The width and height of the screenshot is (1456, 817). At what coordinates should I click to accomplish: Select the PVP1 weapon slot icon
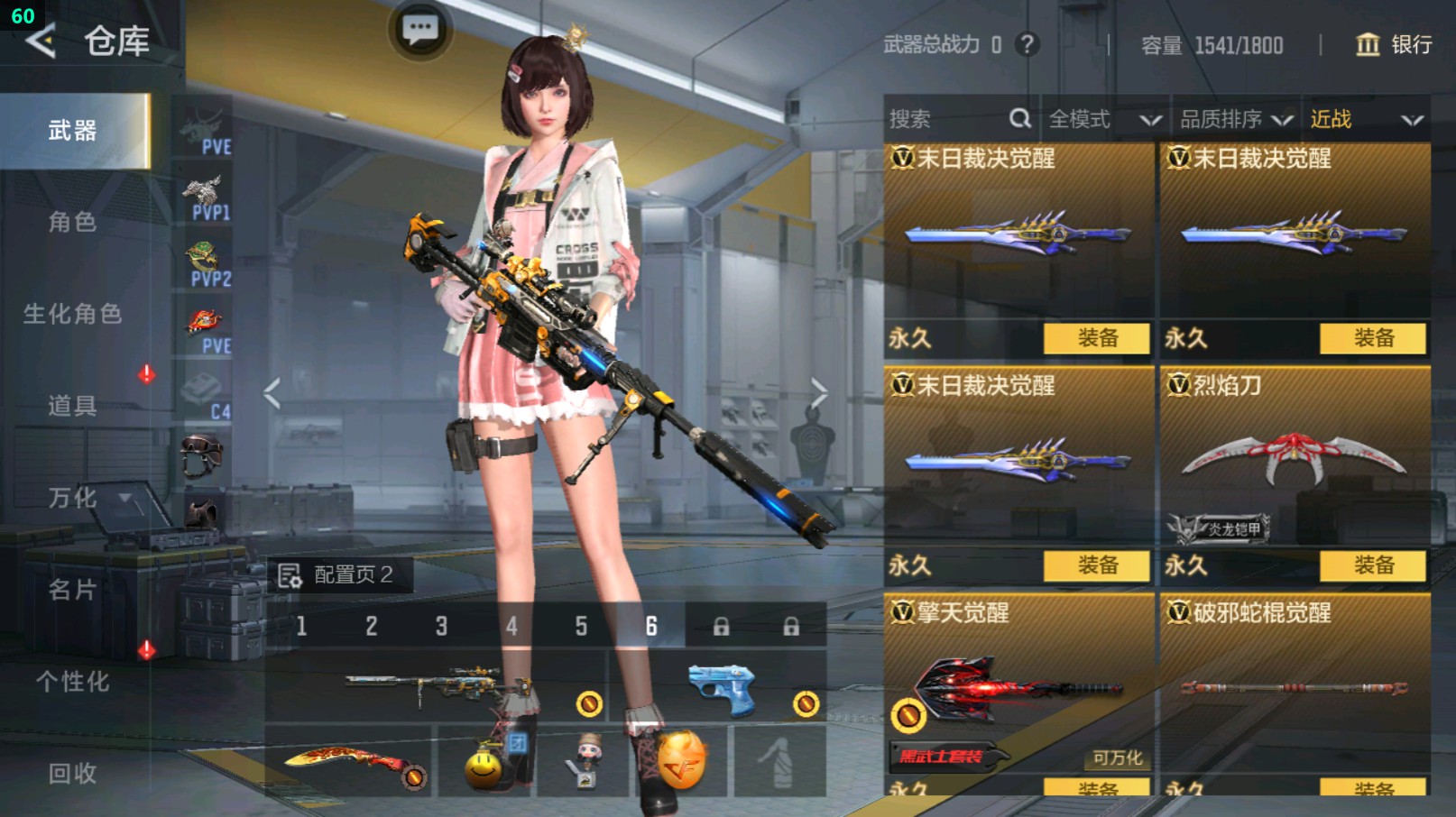[206, 192]
